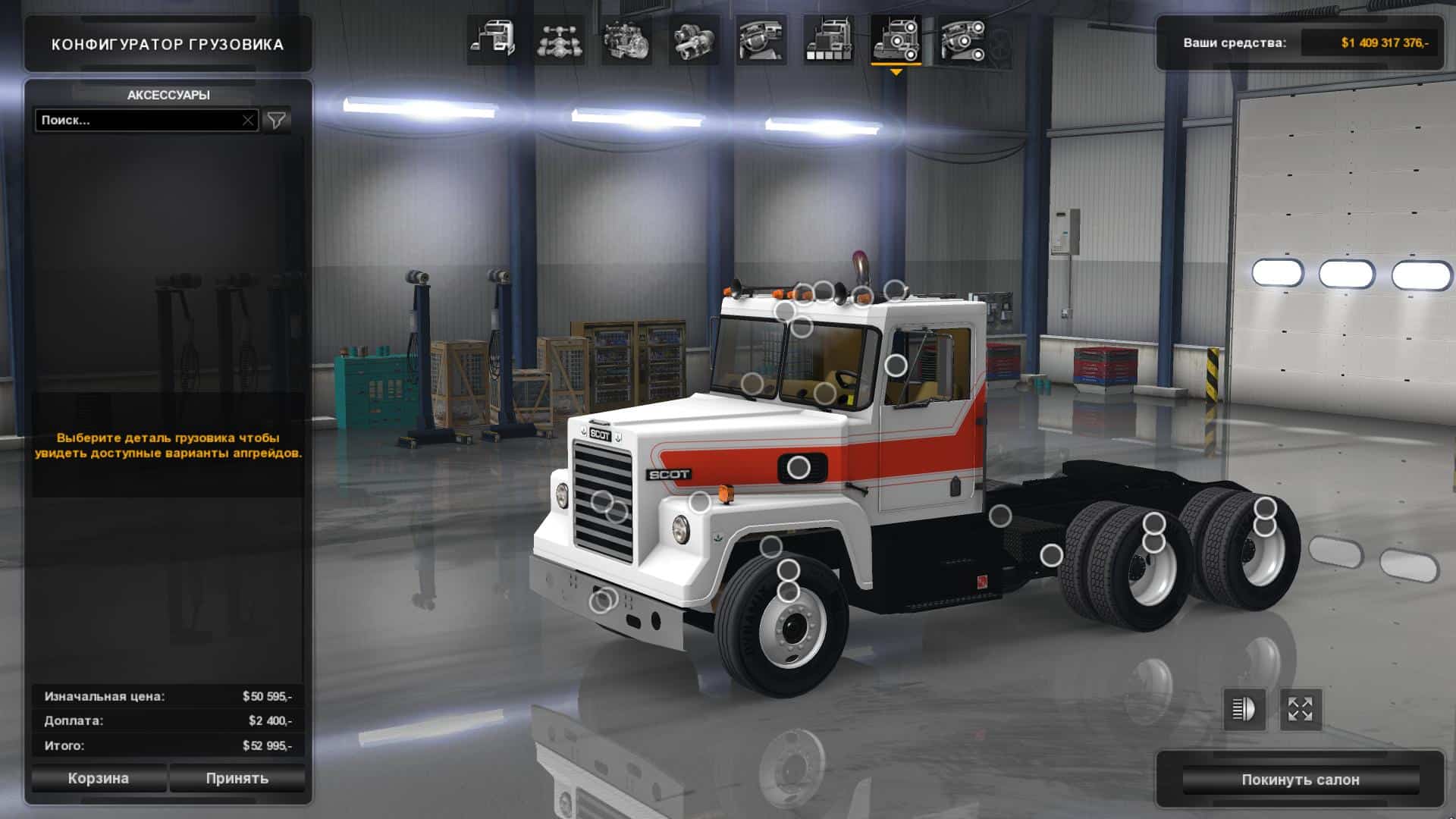Confirm changes with Принять

click(x=237, y=778)
